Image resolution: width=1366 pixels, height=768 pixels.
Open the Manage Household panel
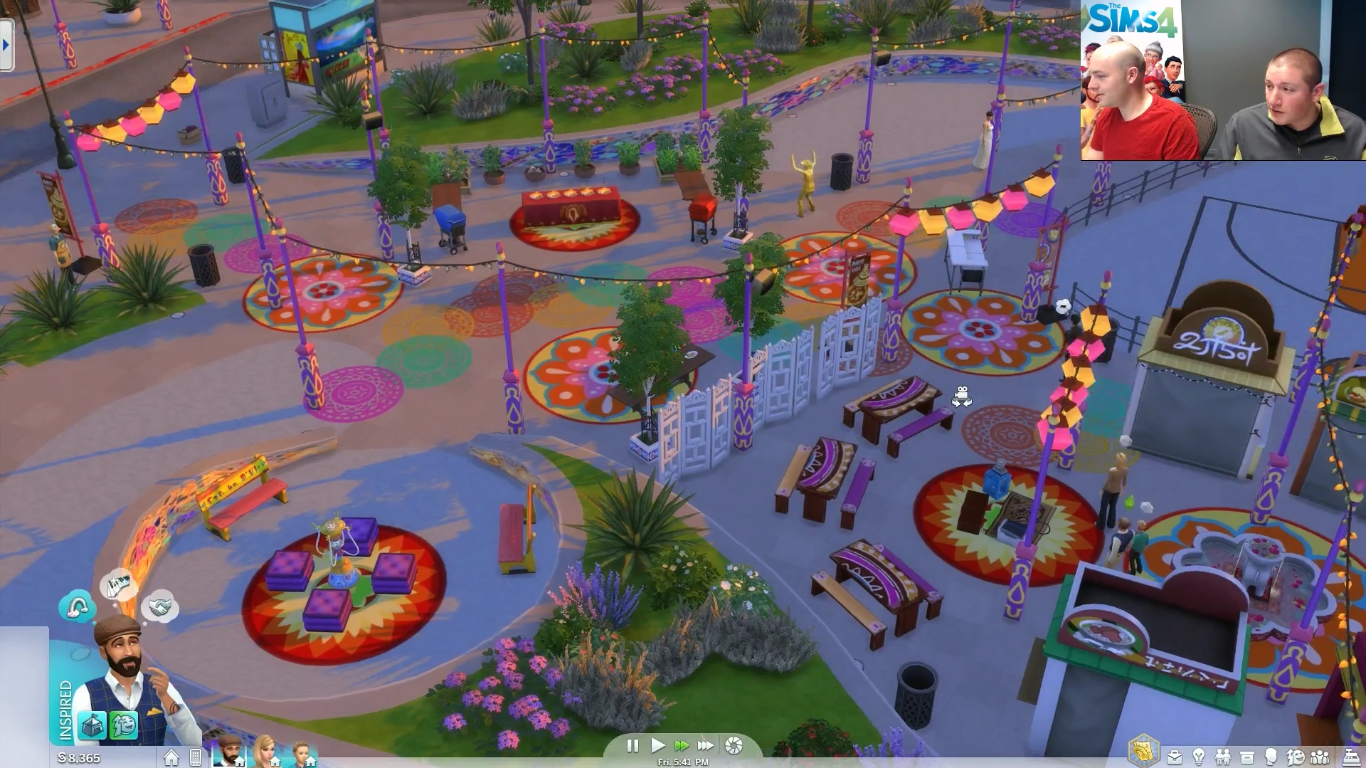point(1321,757)
